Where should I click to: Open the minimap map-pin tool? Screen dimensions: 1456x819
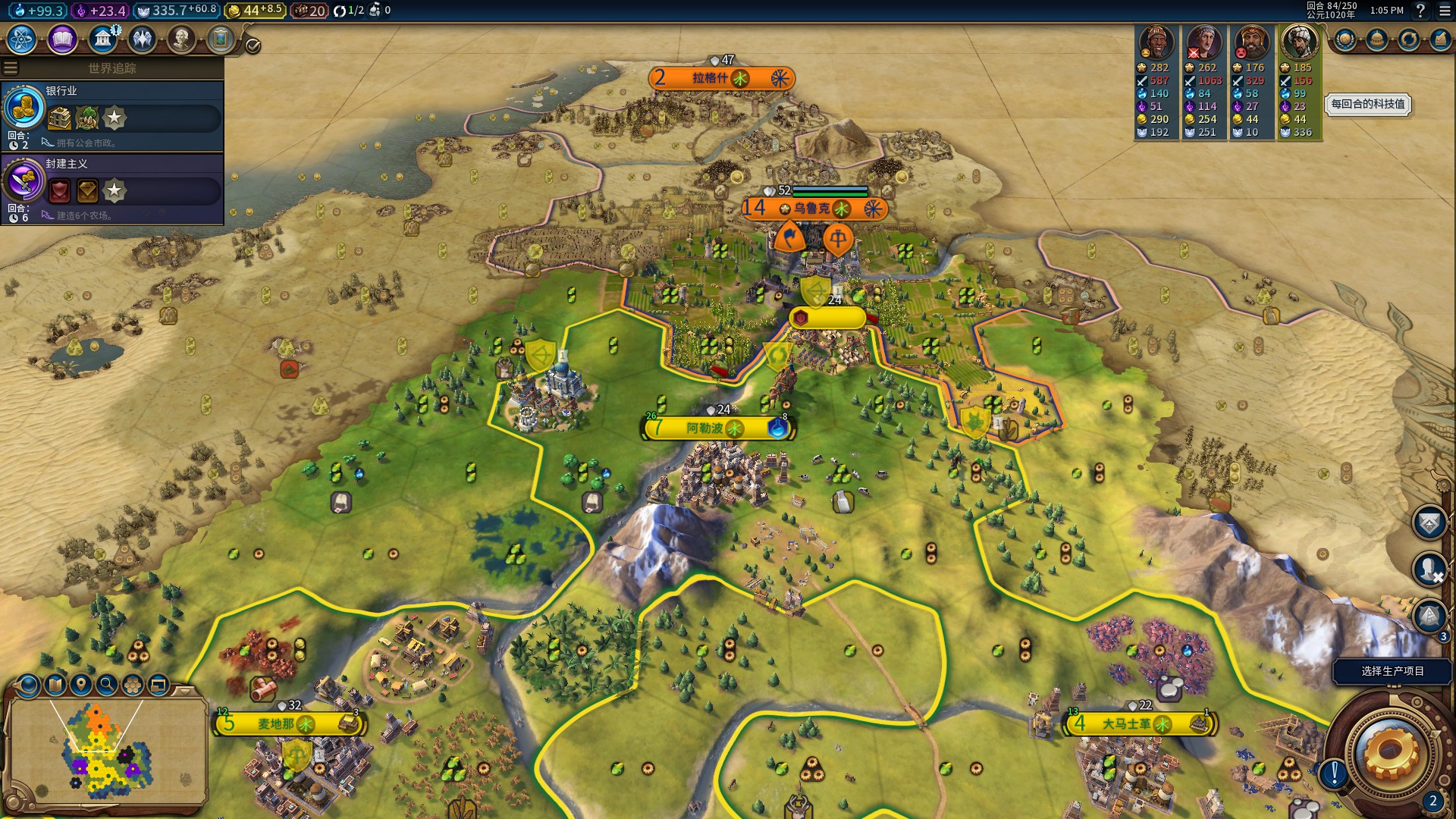click(x=80, y=686)
